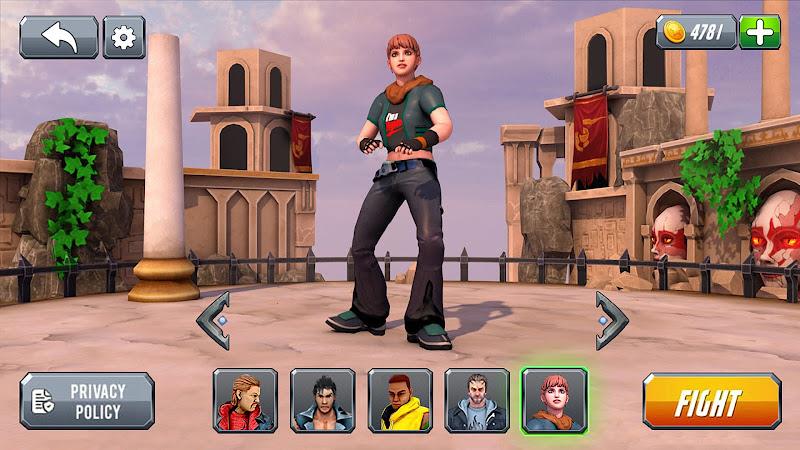Start the match with the Fight button
The width and height of the screenshot is (800, 450).
(x=711, y=401)
